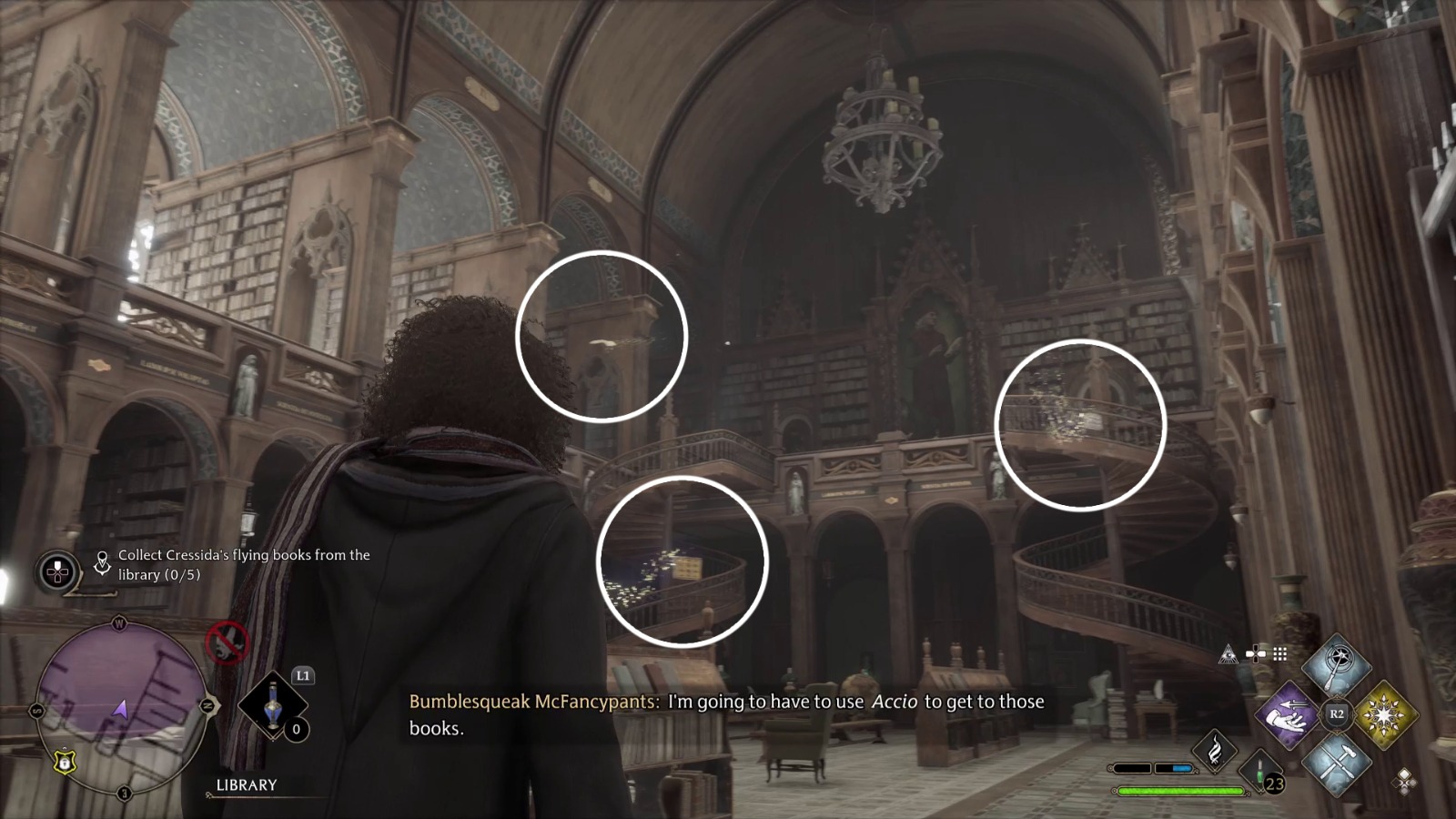Toggle the grid dots indicator near the spell wheel

(1279, 653)
